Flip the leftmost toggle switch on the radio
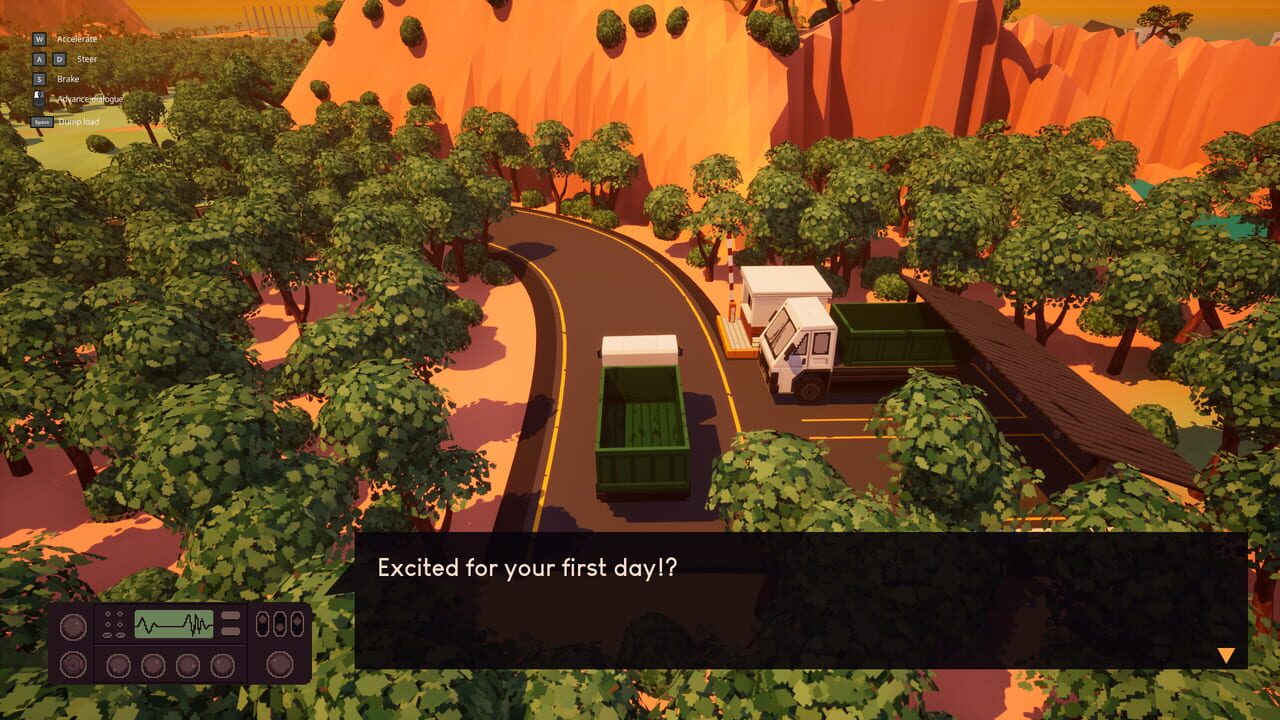The image size is (1280, 720). [x=262, y=622]
